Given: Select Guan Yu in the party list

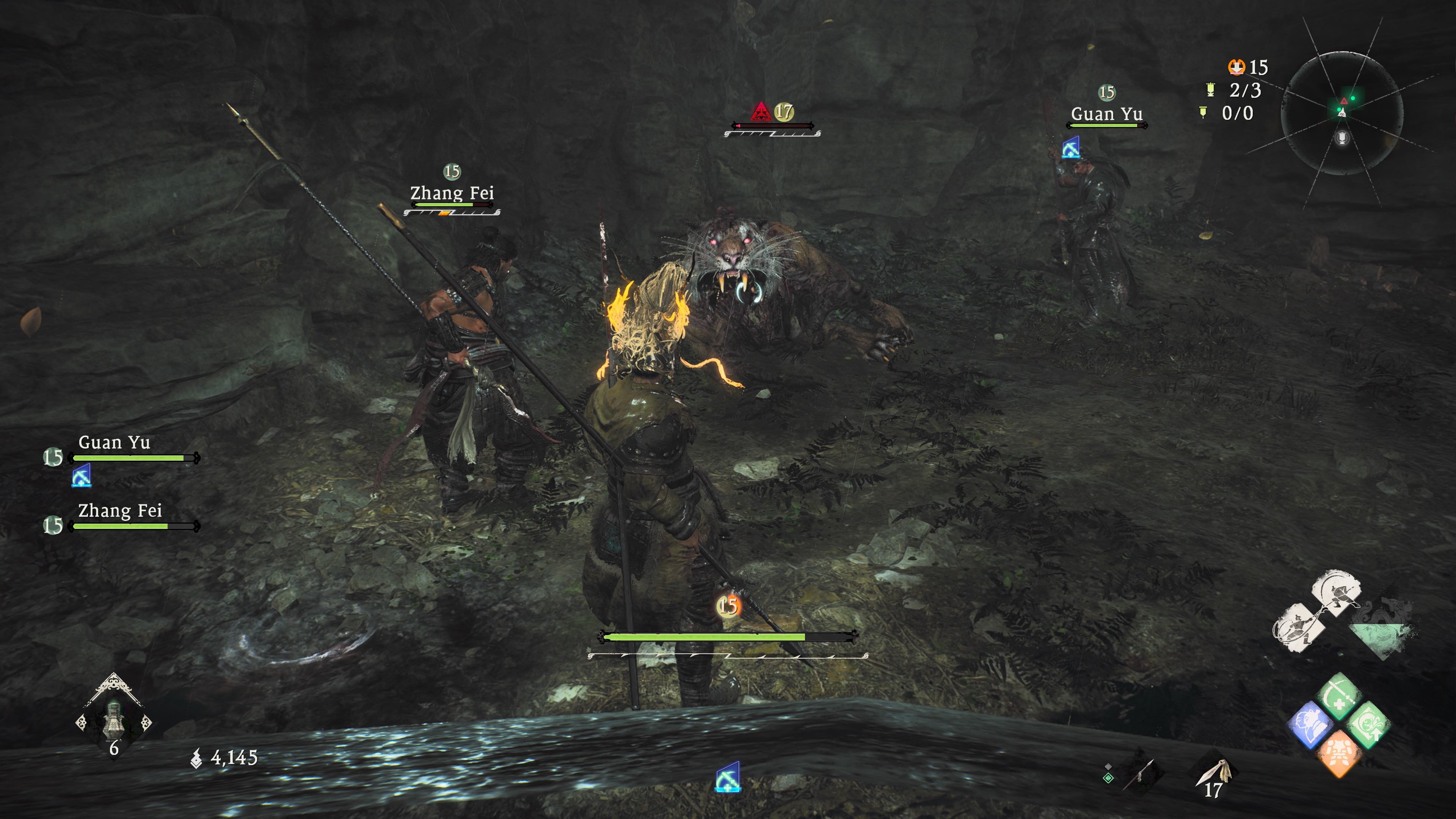Looking at the screenshot, I should pos(114,443).
